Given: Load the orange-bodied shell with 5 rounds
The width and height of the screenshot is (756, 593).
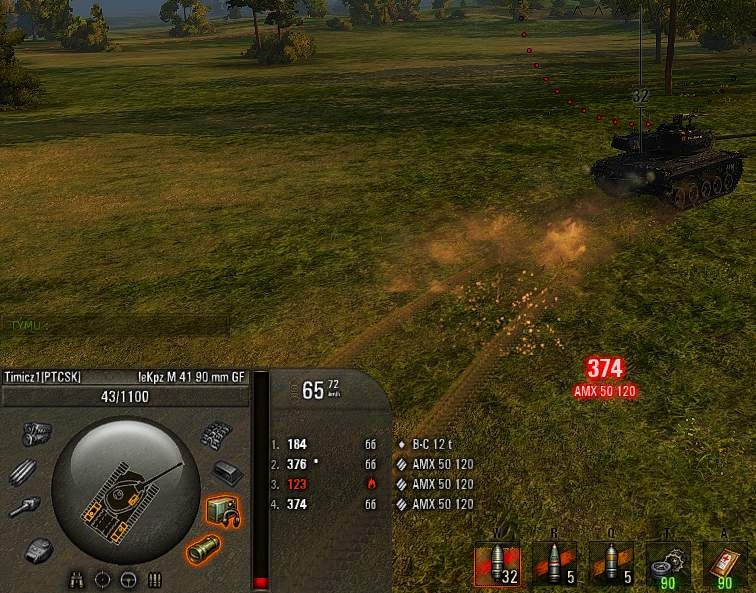Looking at the screenshot, I should (x=611, y=563).
